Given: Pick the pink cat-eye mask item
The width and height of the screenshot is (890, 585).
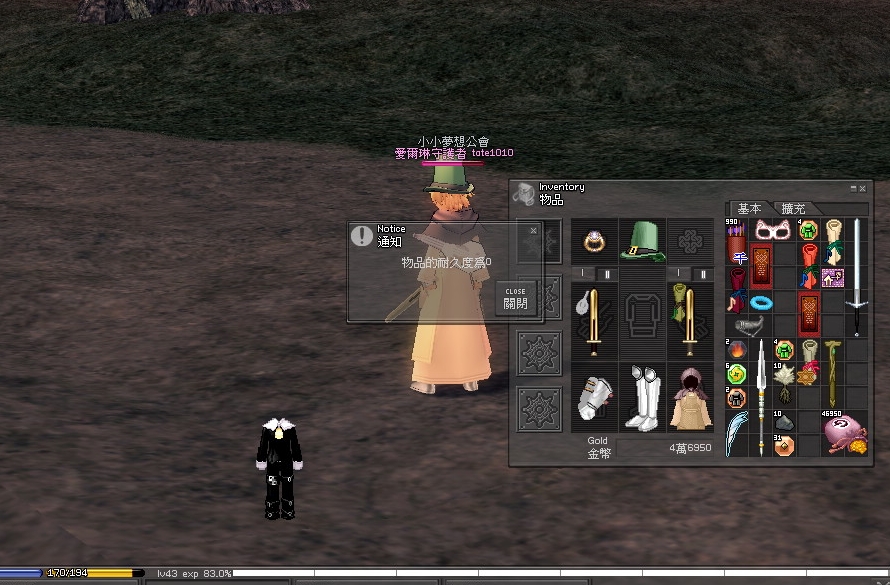Looking at the screenshot, I should point(772,231).
